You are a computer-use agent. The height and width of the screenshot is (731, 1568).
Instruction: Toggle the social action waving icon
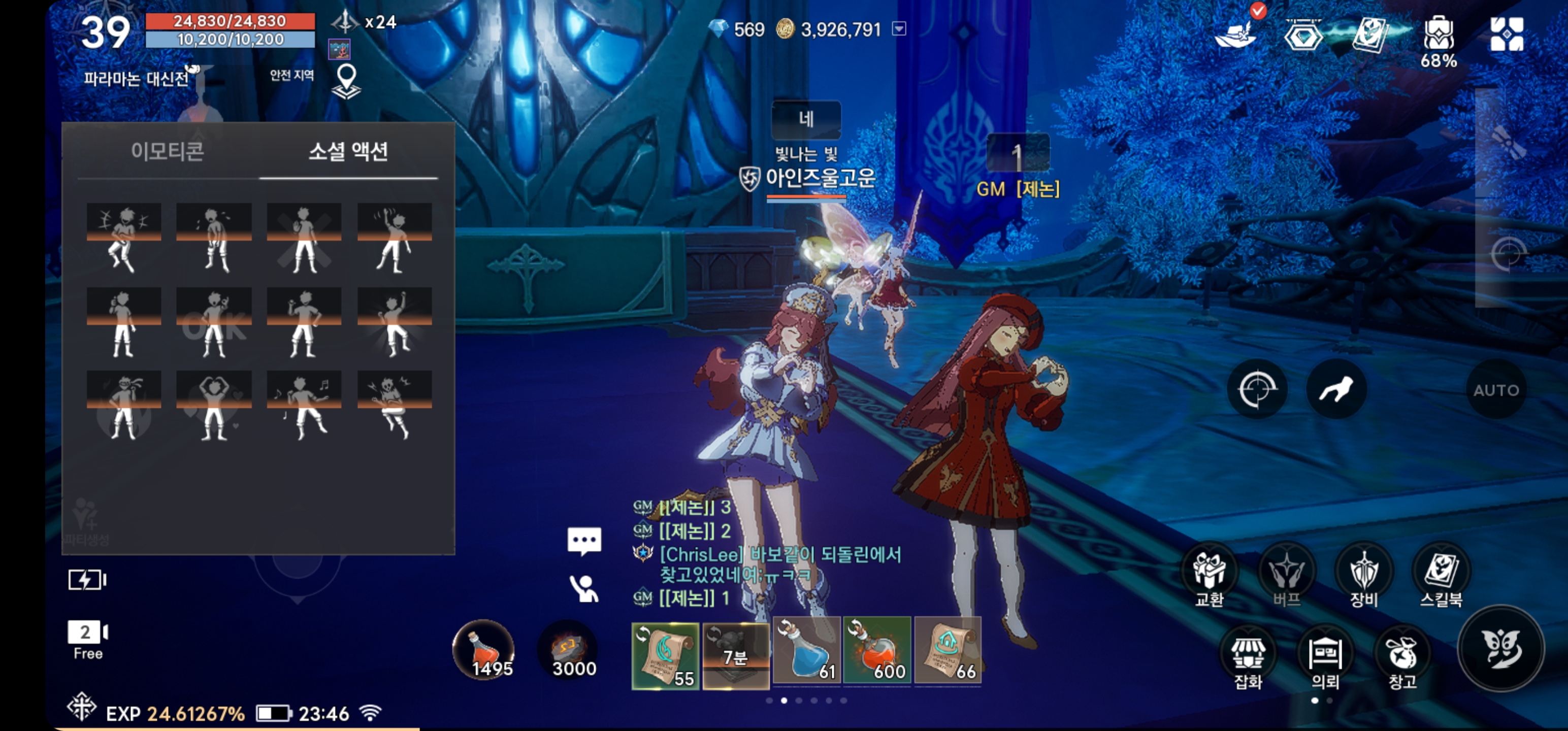[x=584, y=588]
